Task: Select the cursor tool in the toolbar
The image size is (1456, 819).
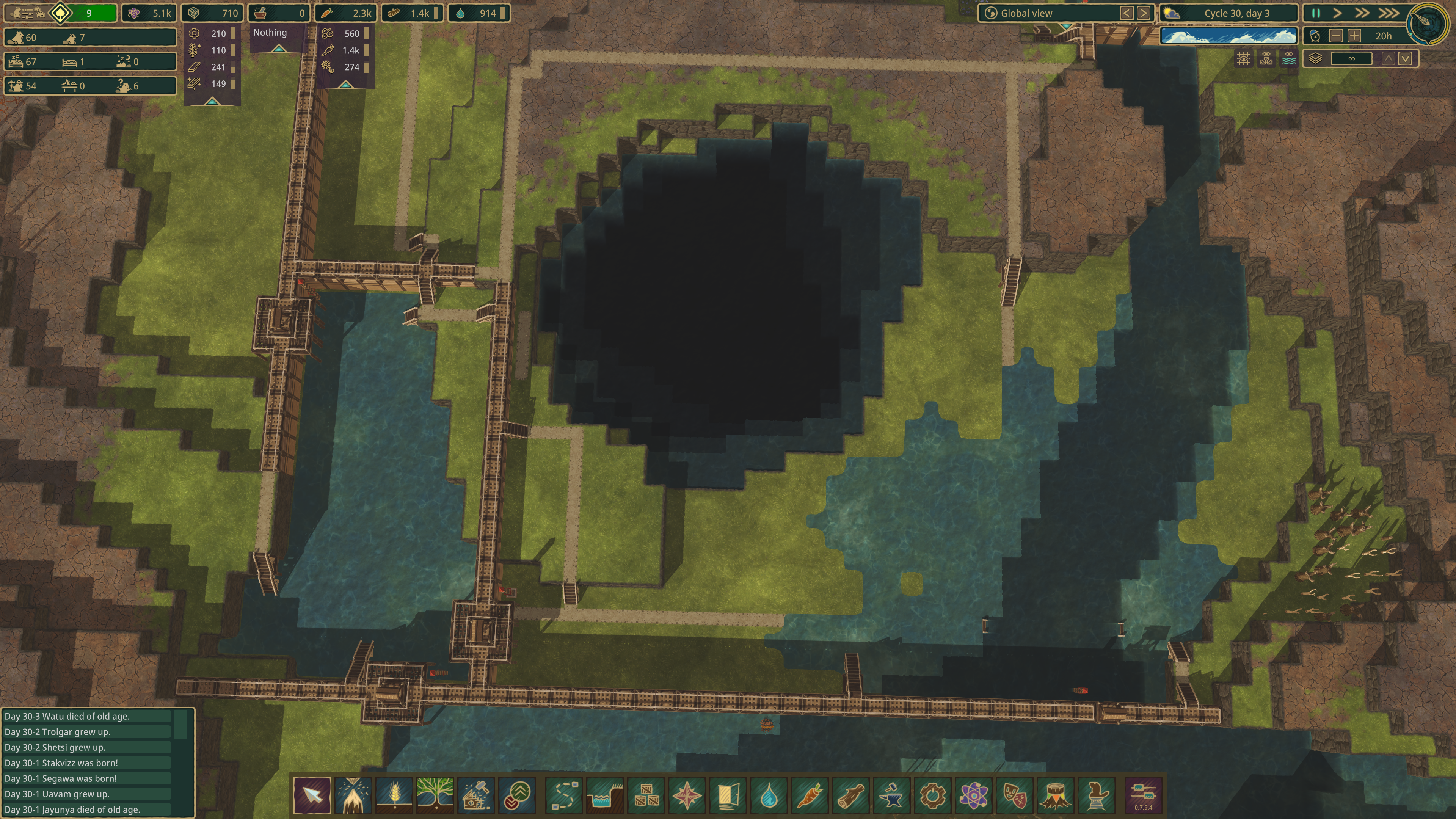Action: 312,795
